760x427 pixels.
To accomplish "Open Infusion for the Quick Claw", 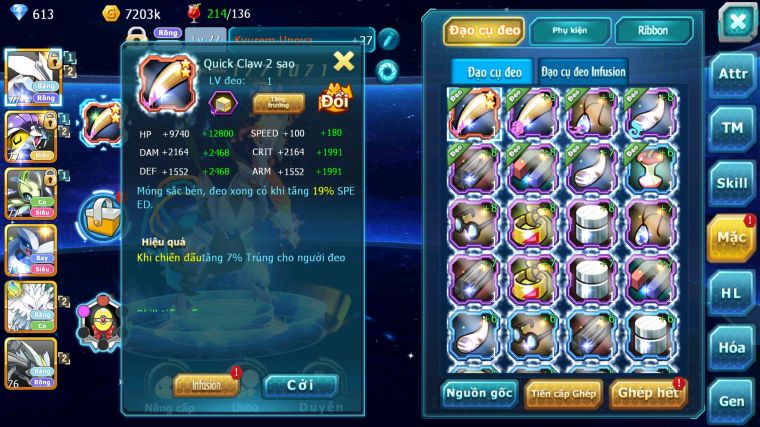I will point(206,384).
